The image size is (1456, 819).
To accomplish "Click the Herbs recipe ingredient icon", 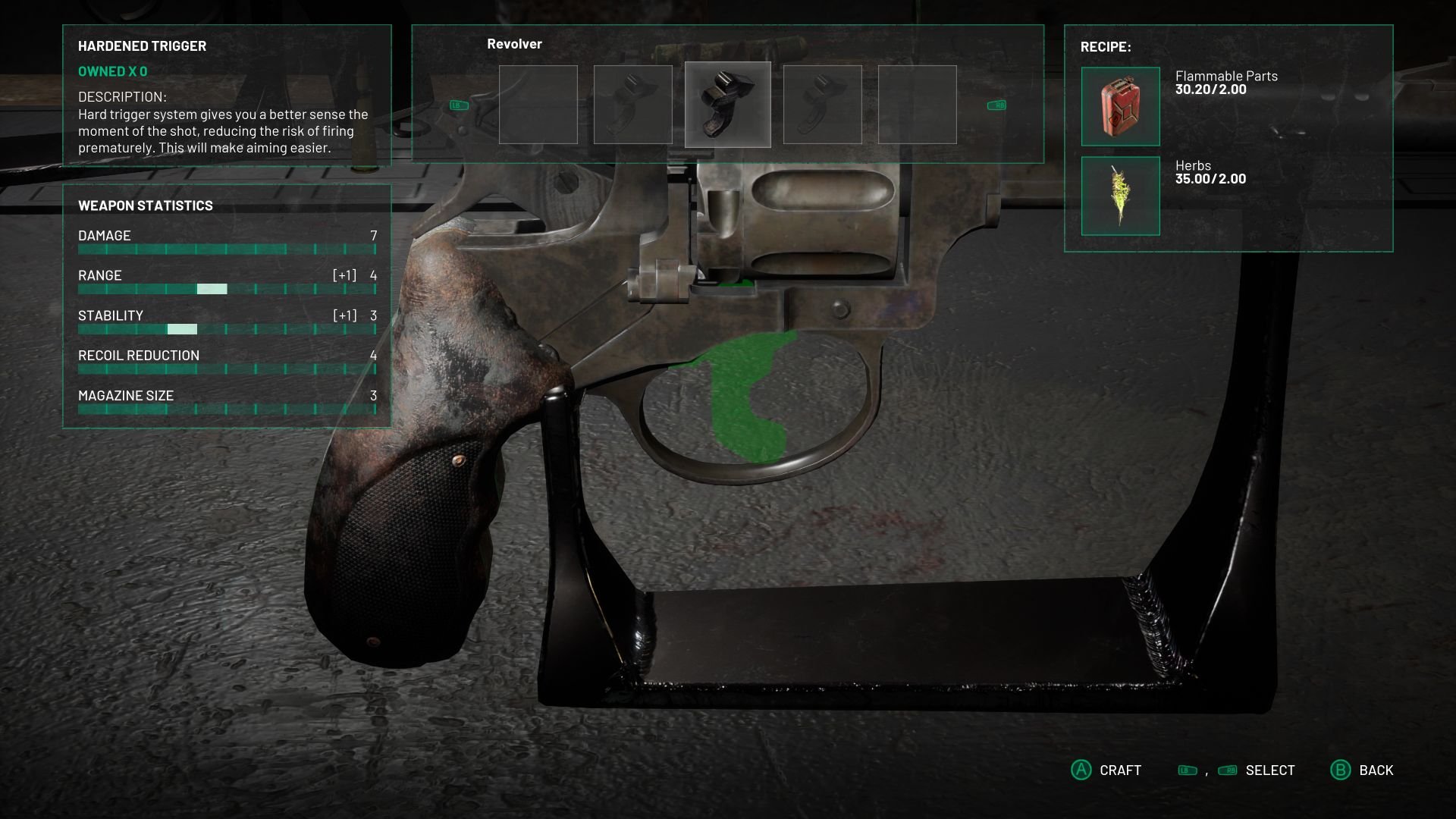I will pos(1120,196).
